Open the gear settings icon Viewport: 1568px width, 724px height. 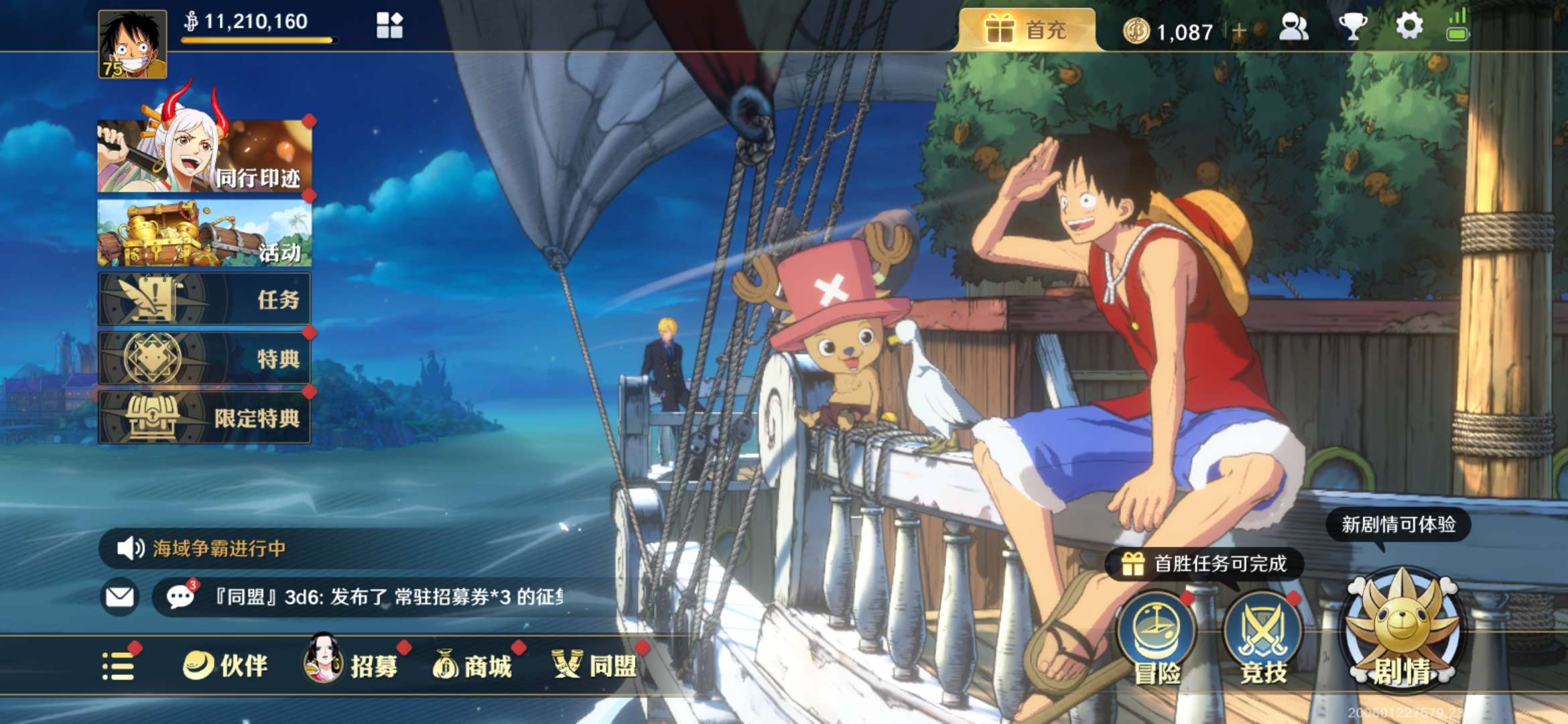tap(1409, 27)
